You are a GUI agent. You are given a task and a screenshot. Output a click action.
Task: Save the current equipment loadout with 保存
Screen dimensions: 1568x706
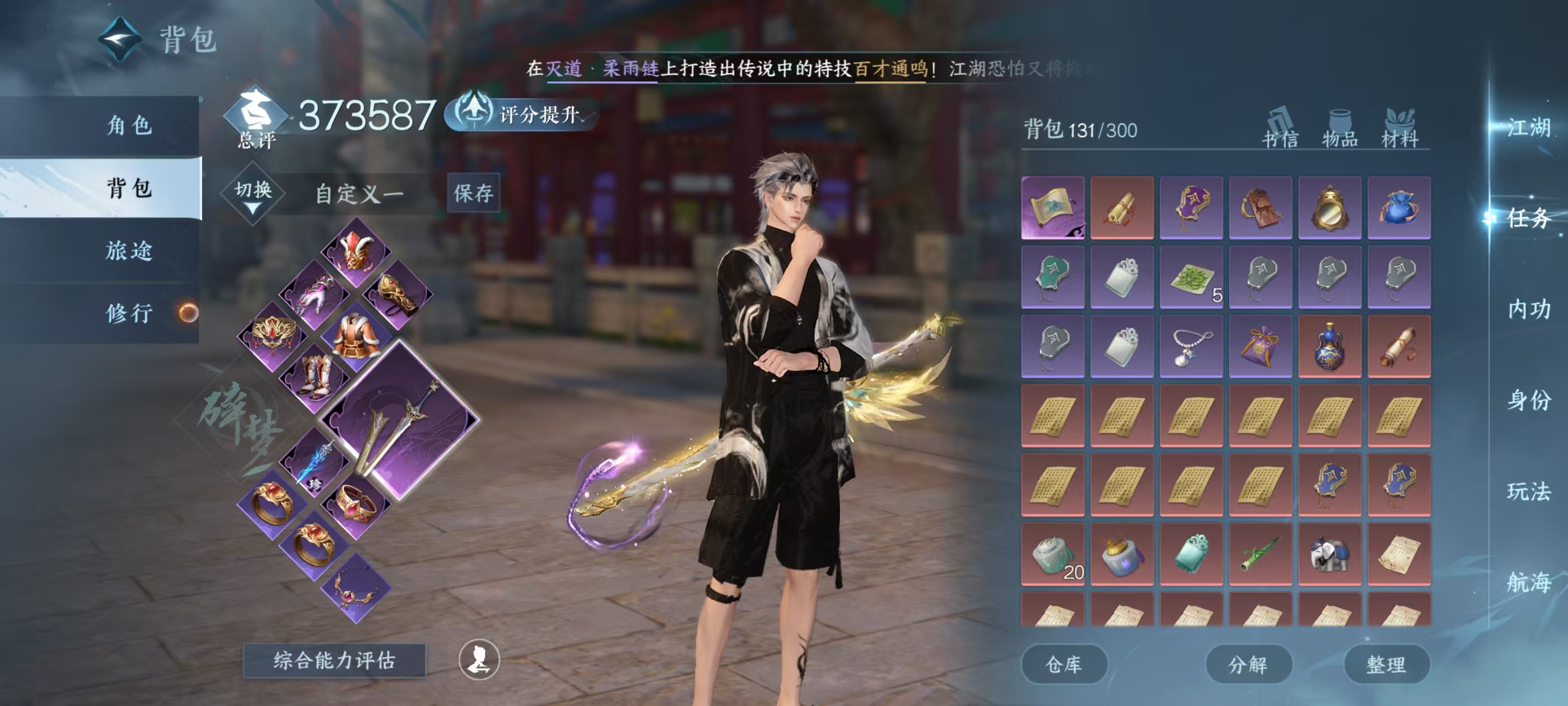473,193
